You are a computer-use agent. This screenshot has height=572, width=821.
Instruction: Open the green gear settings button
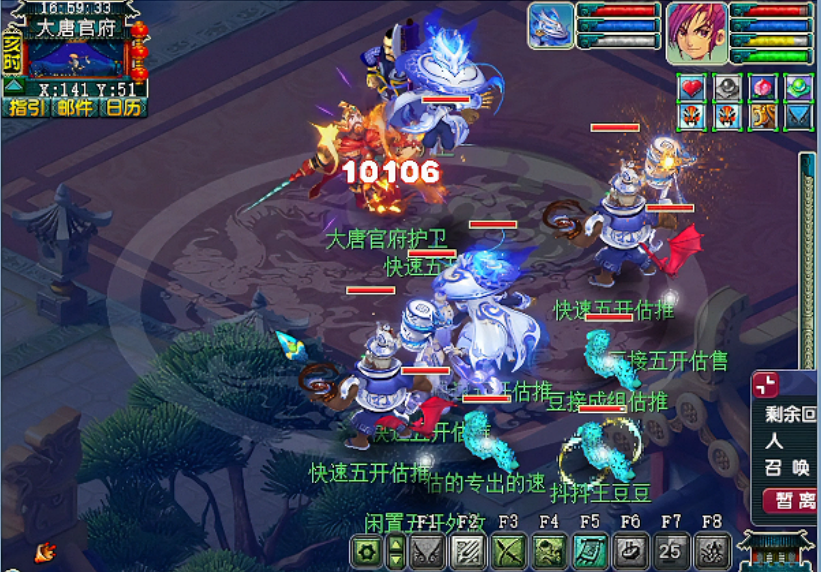pyautogui.click(x=367, y=550)
